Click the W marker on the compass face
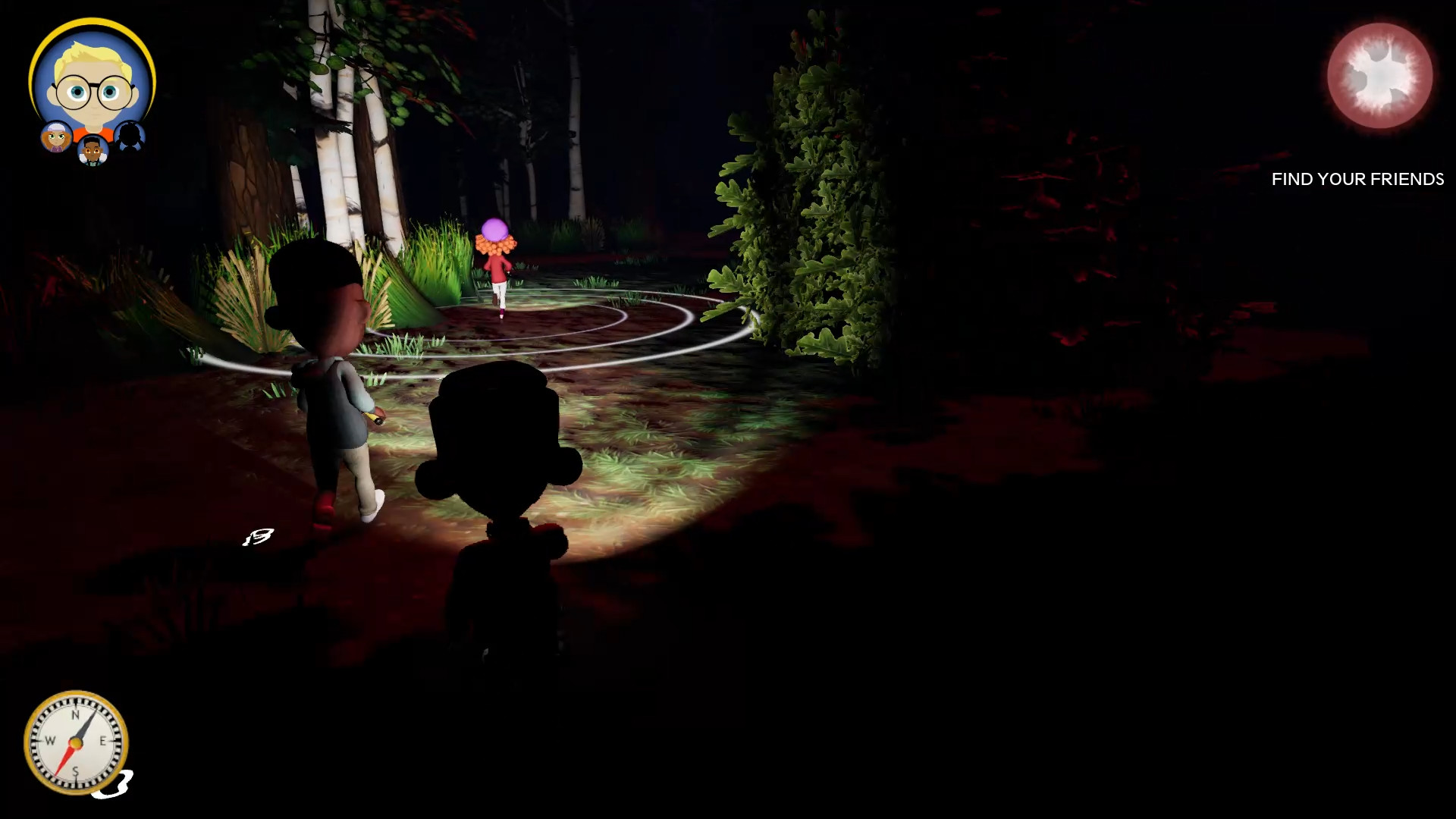Viewport: 1456px width, 819px height. pyautogui.click(x=50, y=741)
